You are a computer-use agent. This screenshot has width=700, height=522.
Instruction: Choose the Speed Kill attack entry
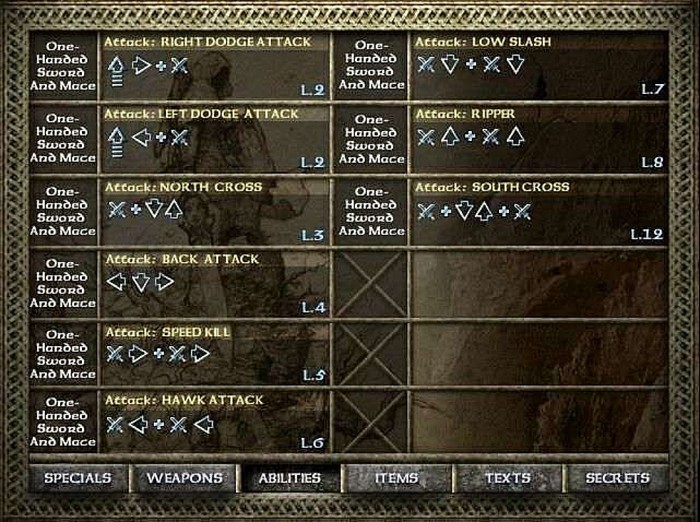point(215,354)
